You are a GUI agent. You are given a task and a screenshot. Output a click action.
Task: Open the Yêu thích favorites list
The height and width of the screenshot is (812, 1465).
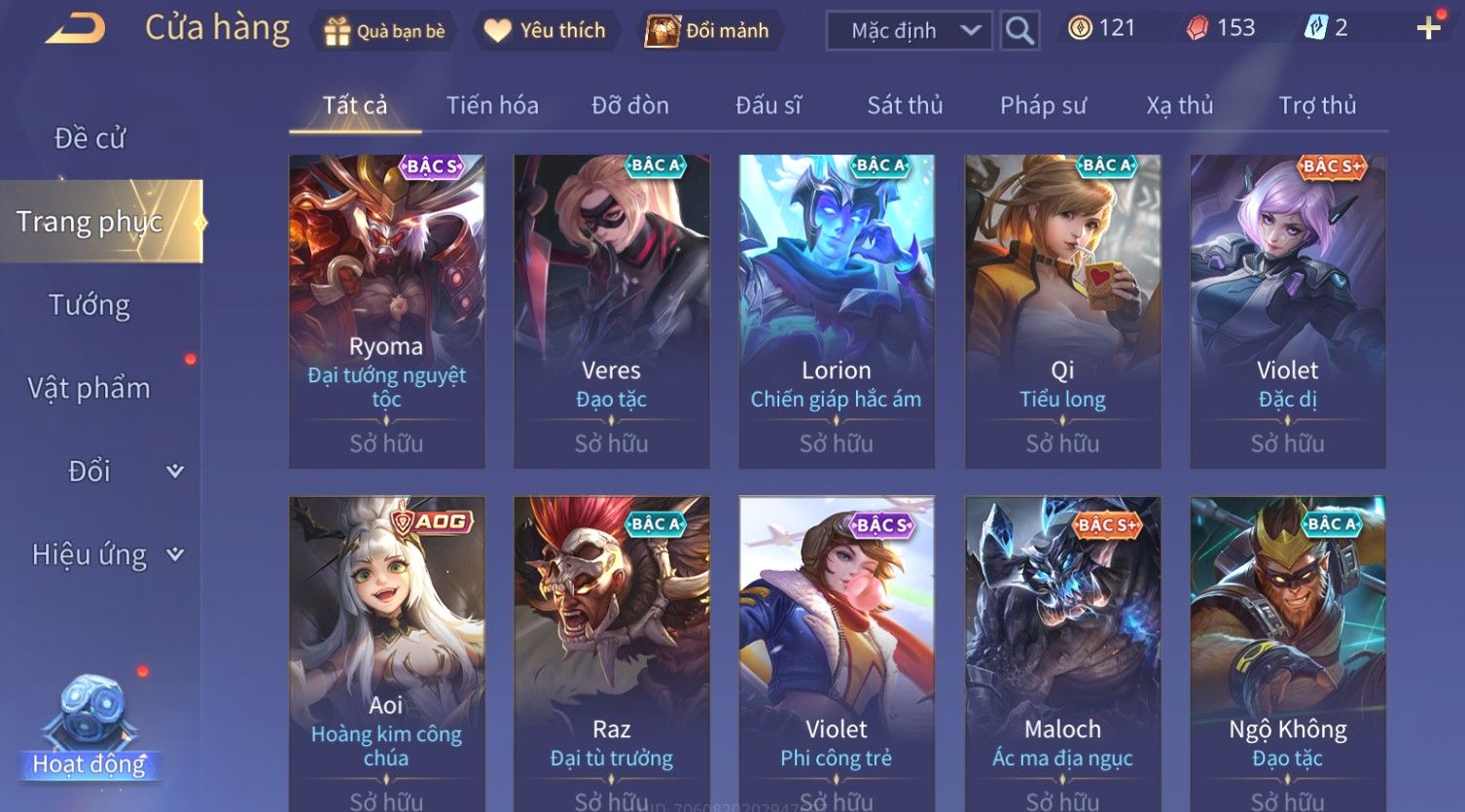(x=545, y=31)
